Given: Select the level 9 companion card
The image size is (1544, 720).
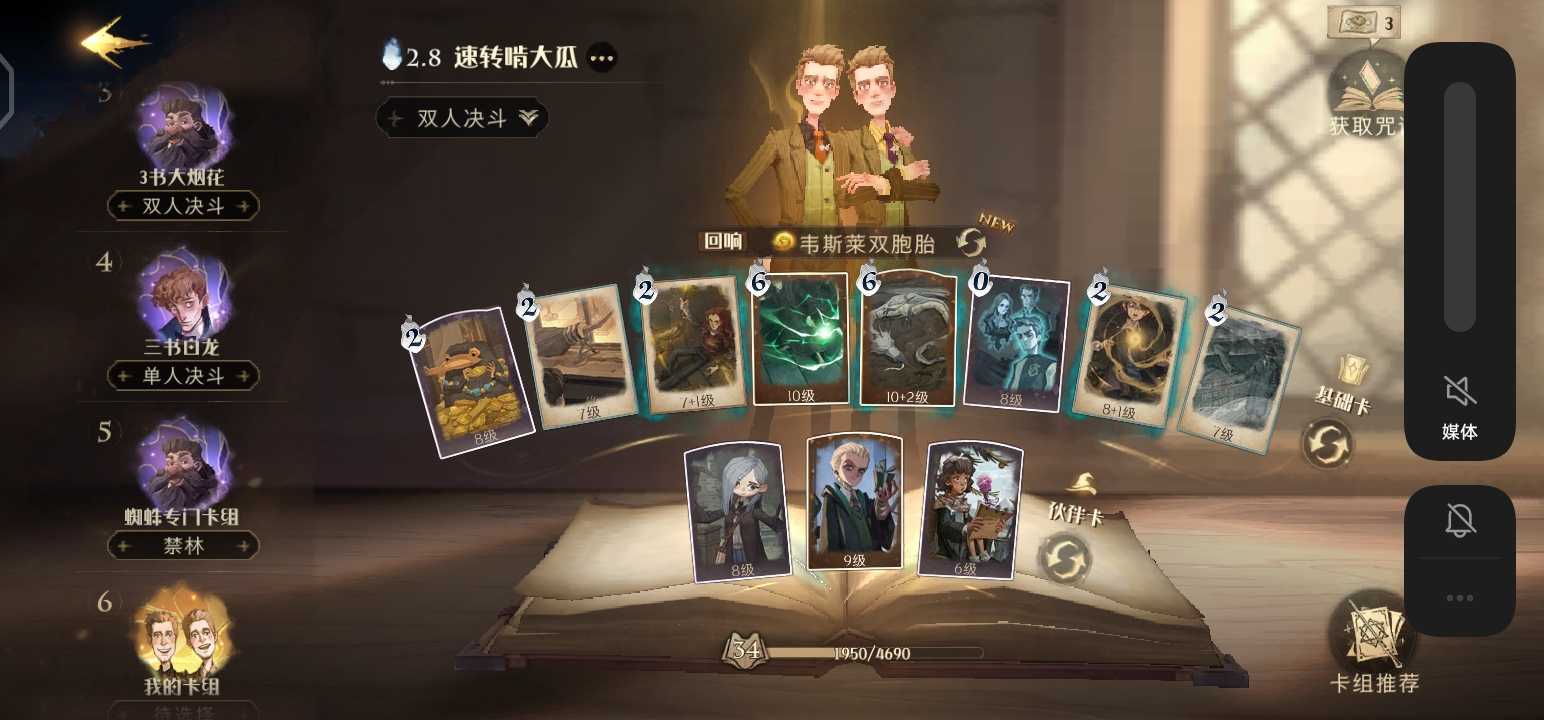Looking at the screenshot, I should (853, 500).
